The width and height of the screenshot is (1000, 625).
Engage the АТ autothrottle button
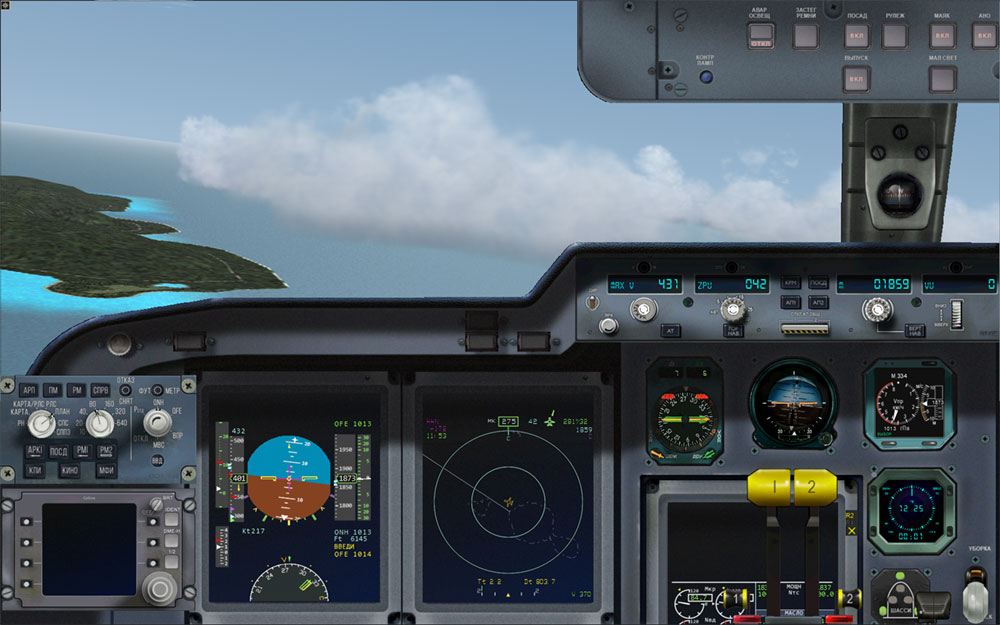672,331
